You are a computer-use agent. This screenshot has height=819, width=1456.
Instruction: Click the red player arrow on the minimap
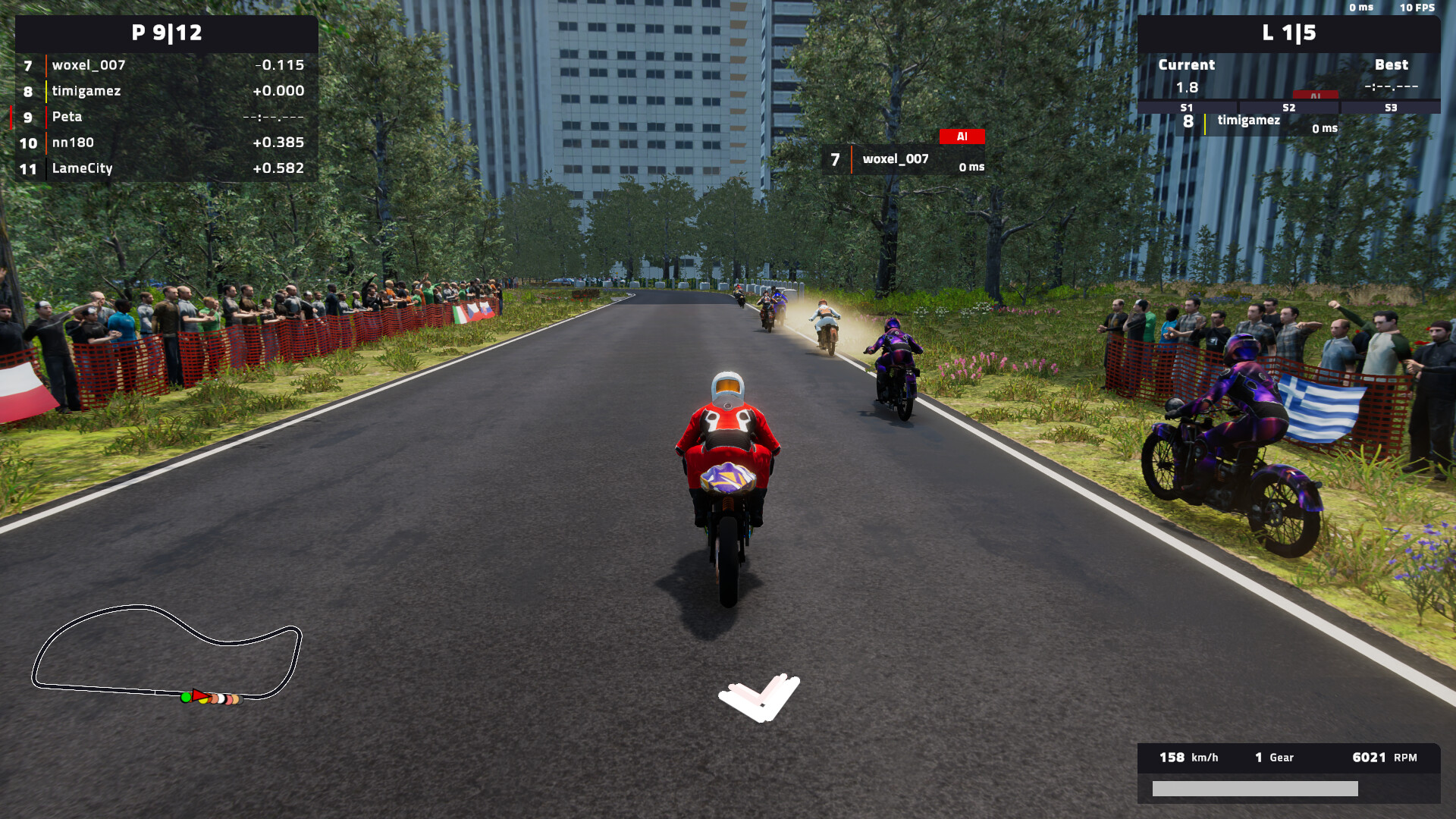point(201,695)
